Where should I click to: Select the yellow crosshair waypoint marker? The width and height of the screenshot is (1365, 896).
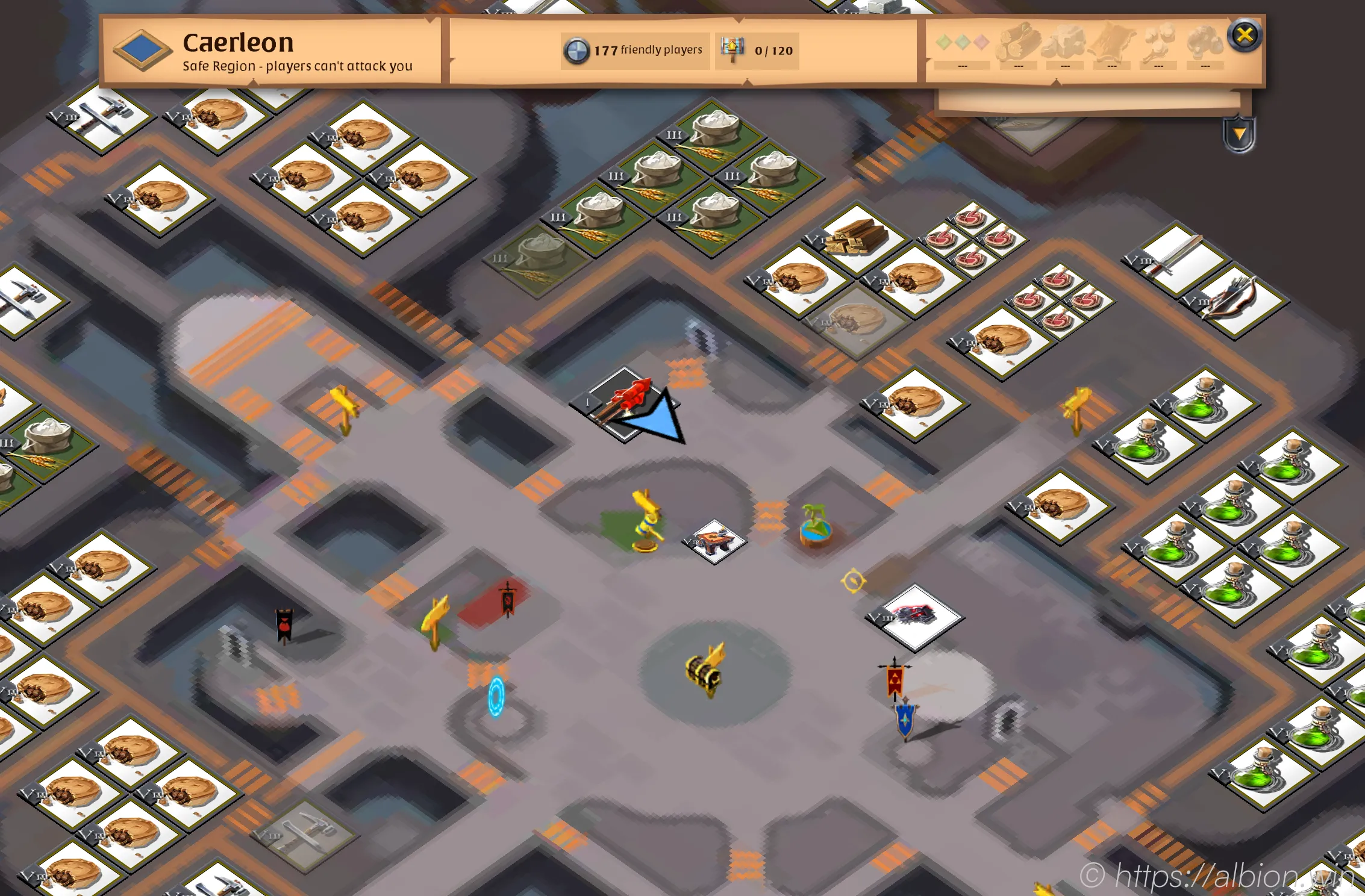(x=853, y=580)
